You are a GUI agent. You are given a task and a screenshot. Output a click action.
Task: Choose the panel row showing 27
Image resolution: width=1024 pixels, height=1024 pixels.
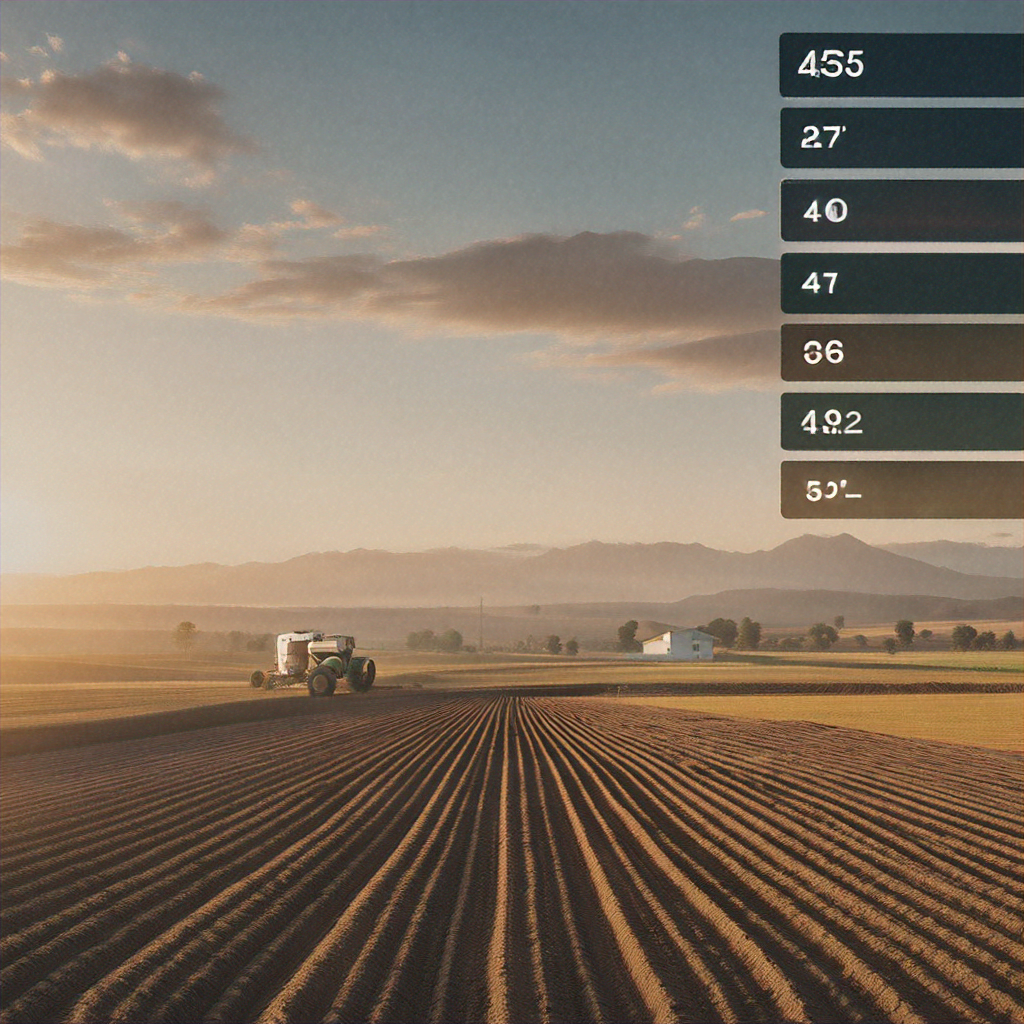900,138
